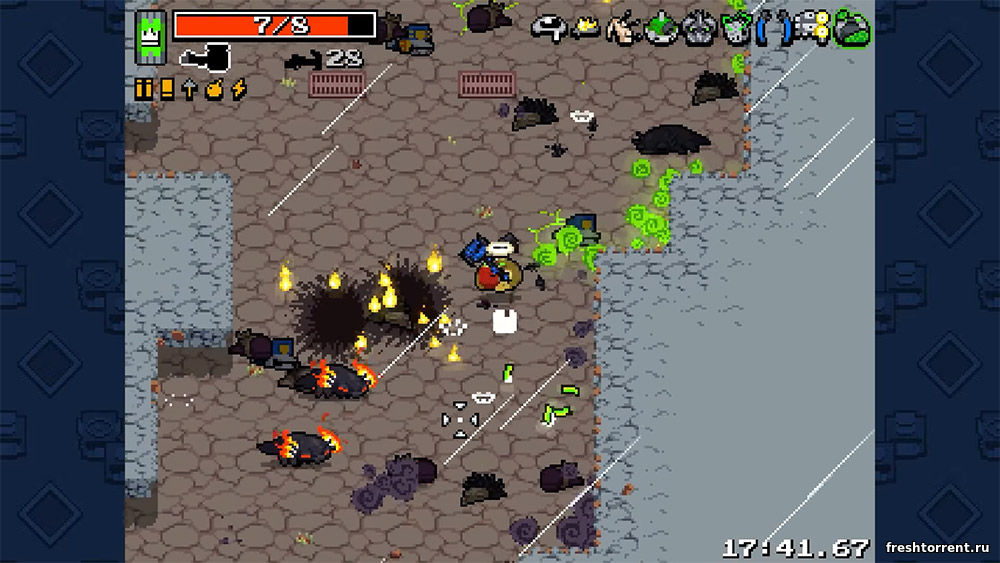Inspect the yellow-eyed robot mutation icon
Screen dimensions: 1000x563
[812, 28]
